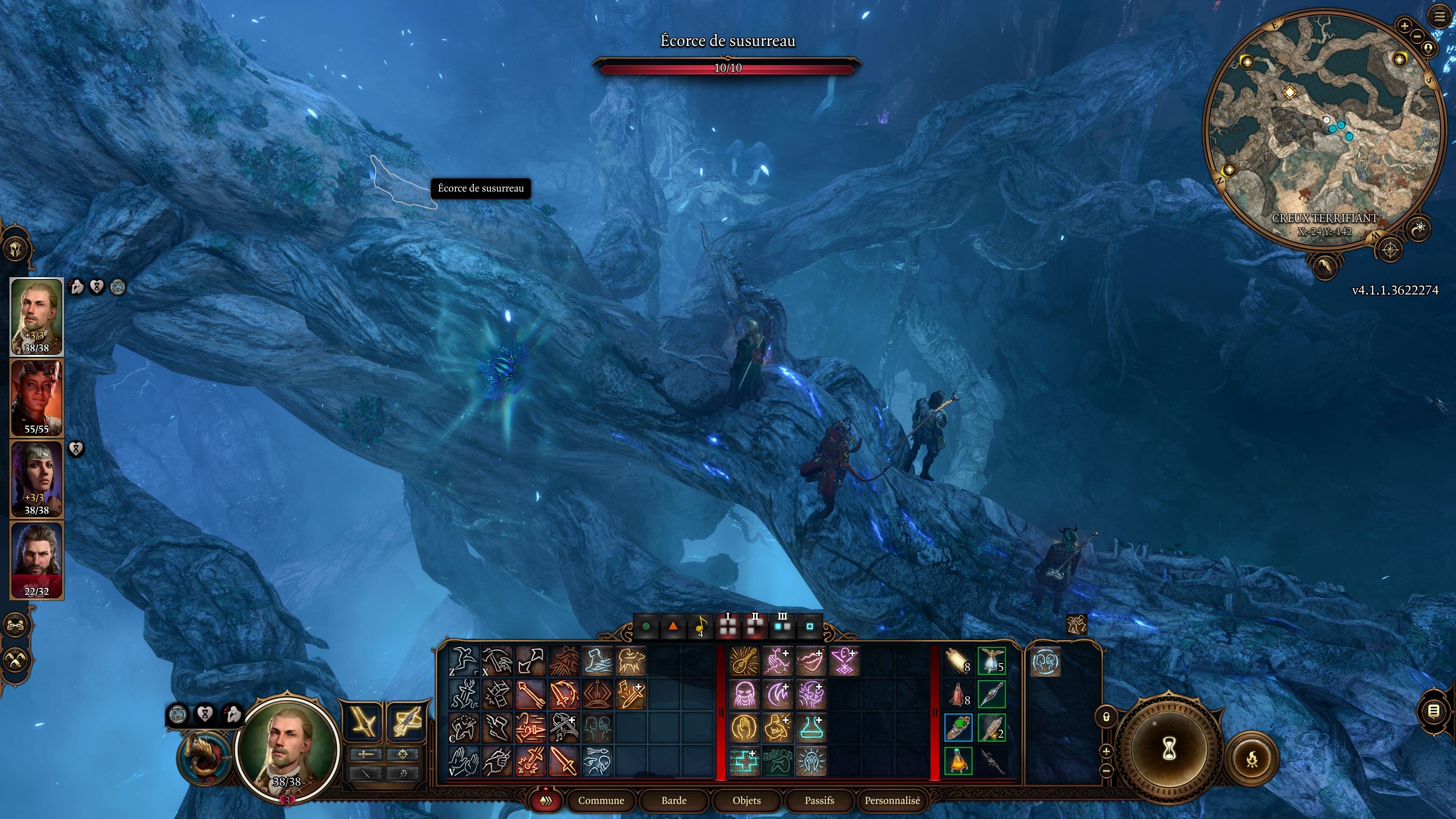This screenshot has width=1456, height=819.
Task: Zoom in the minimap with the plus button
Action: click(1404, 25)
